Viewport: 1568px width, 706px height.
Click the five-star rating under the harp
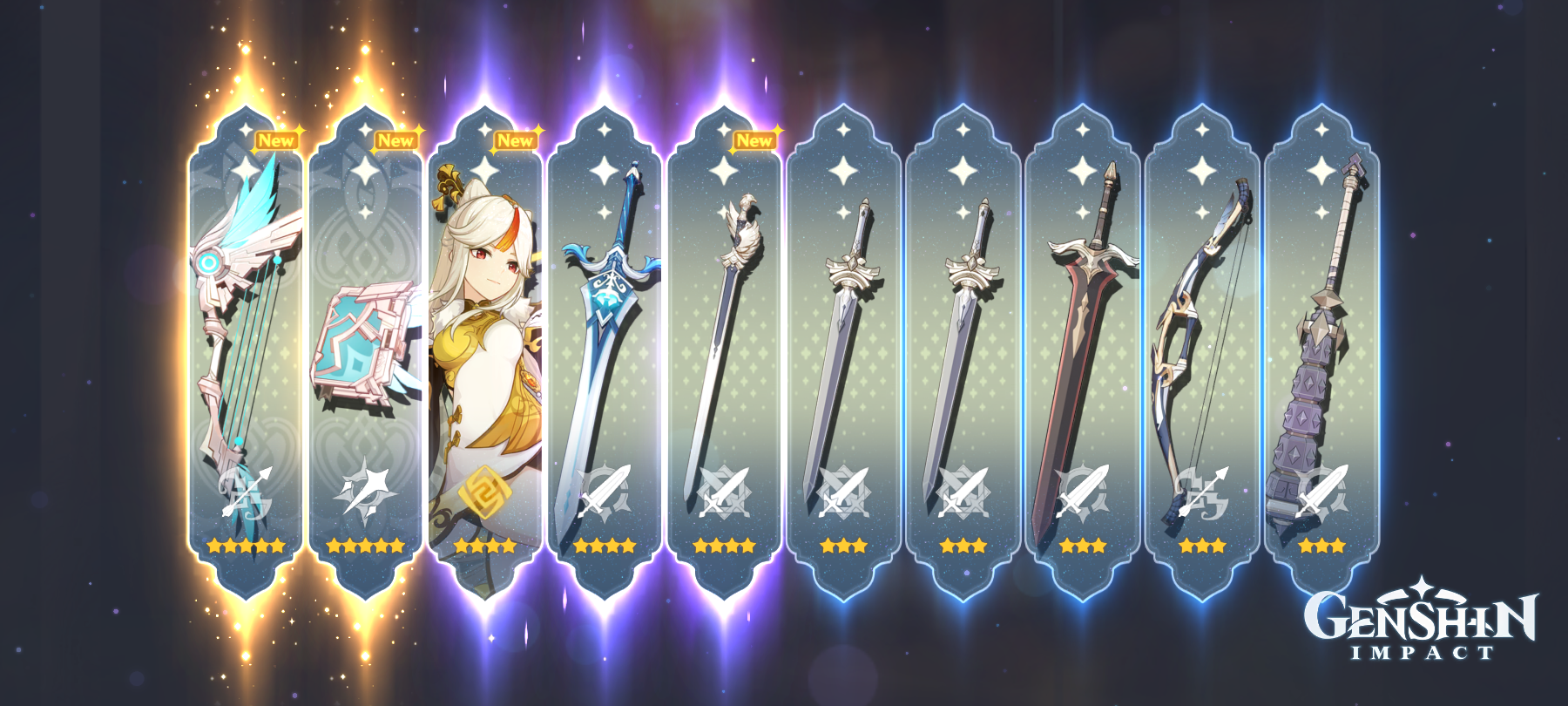tap(247, 547)
